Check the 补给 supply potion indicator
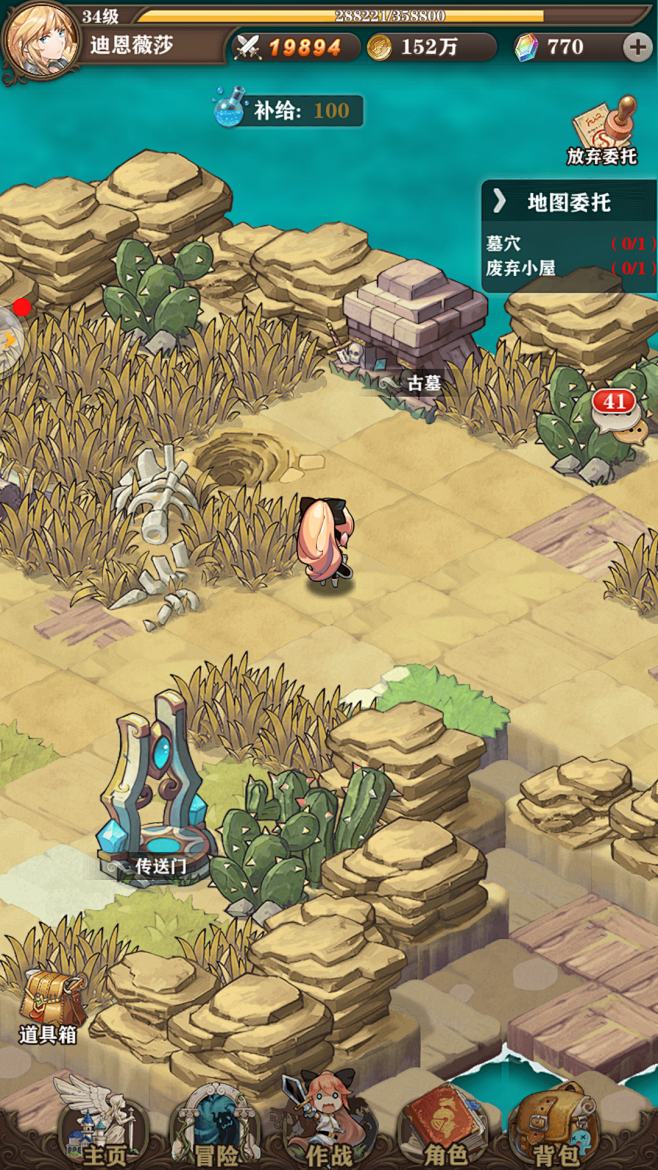This screenshot has width=658, height=1170. click(x=288, y=110)
